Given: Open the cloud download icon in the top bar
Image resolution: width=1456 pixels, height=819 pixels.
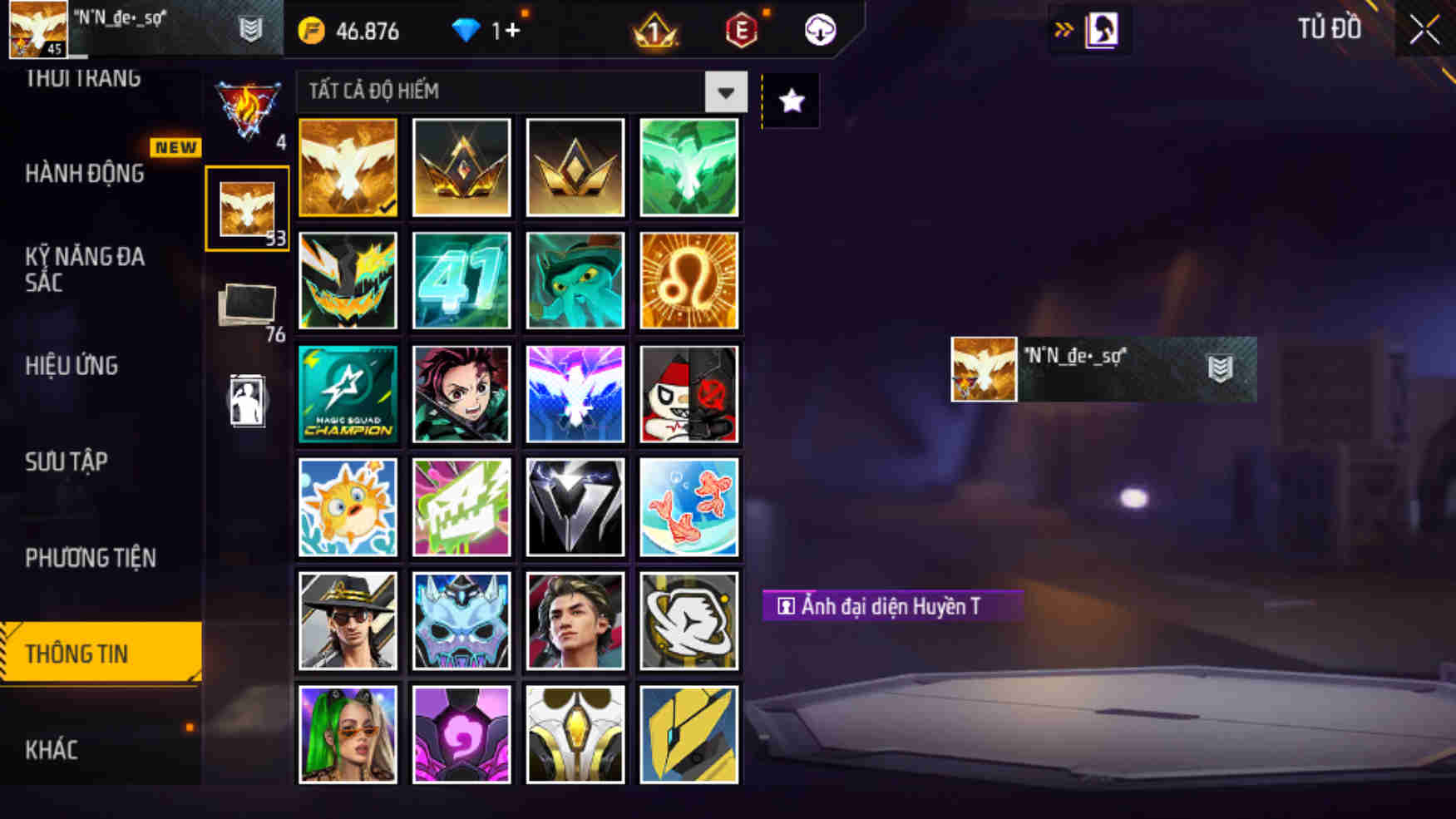Looking at the screenshot, I should coord(818,31).
